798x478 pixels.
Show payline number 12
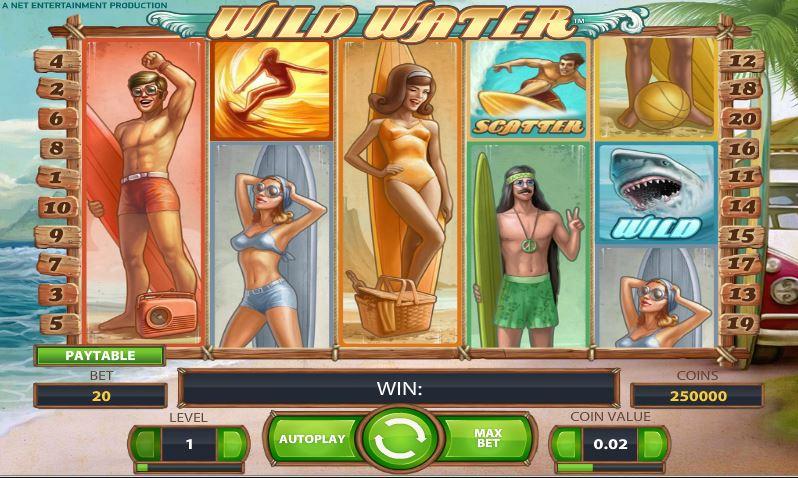741,60
